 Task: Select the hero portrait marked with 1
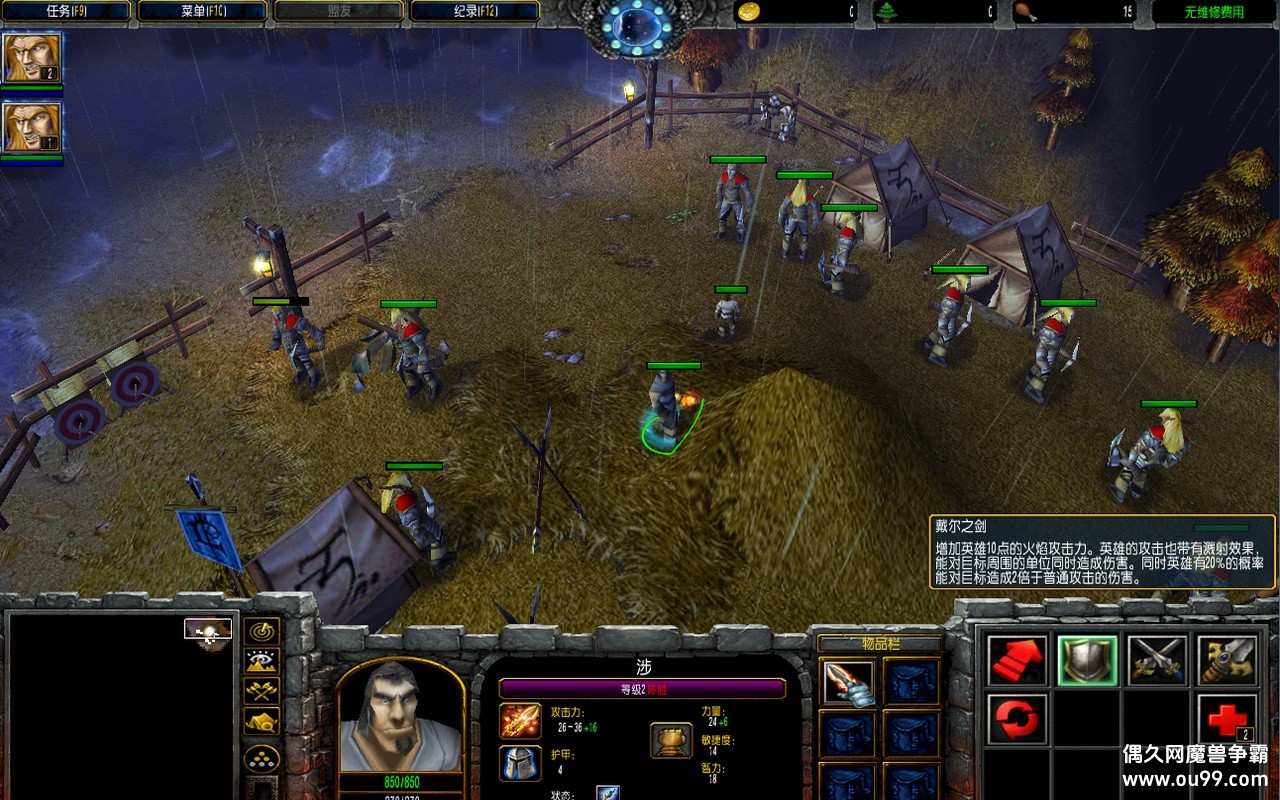[32, 127]
